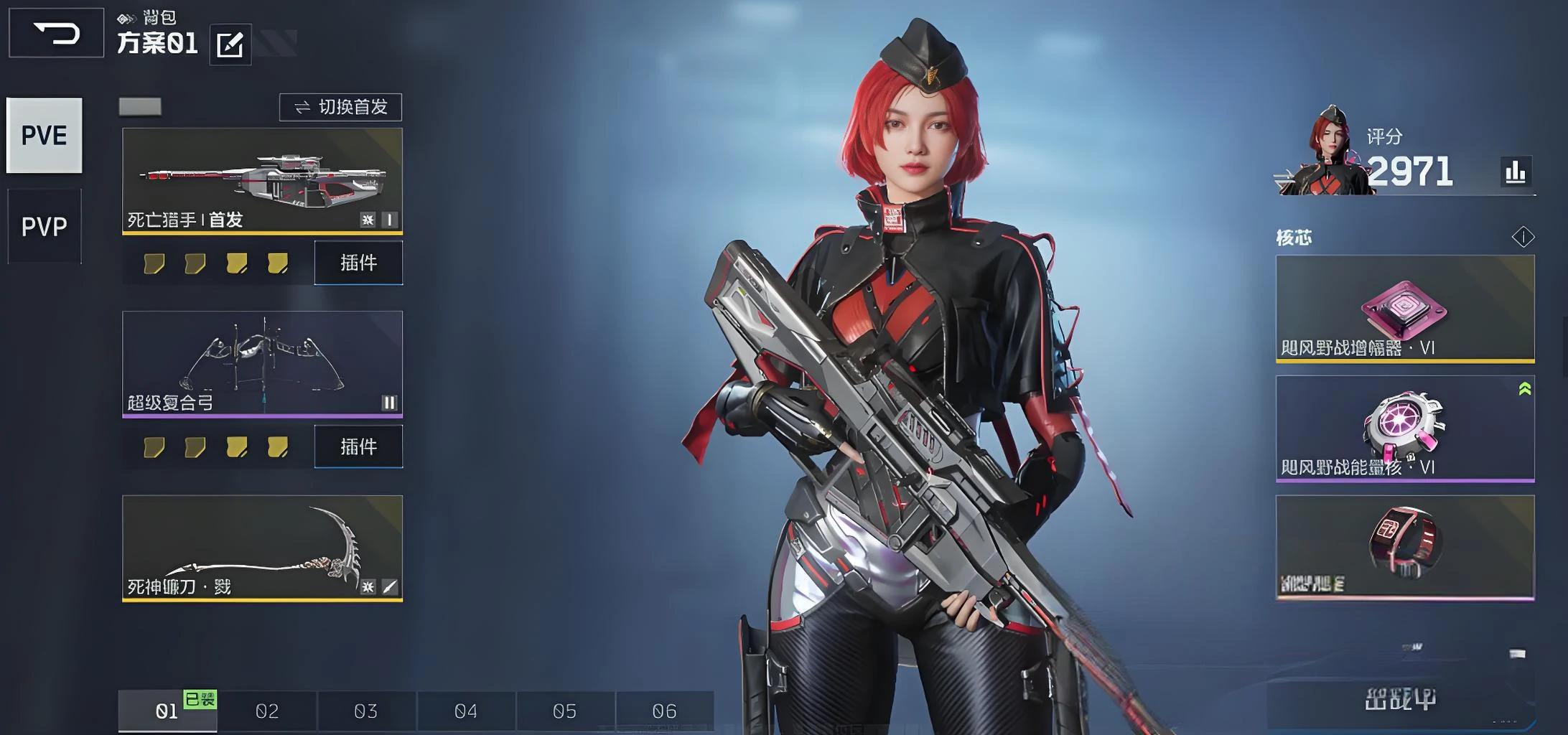Screen dimensions: 1568x735
Task: Show core info via diamond icon
Action: click(1523, 237)
